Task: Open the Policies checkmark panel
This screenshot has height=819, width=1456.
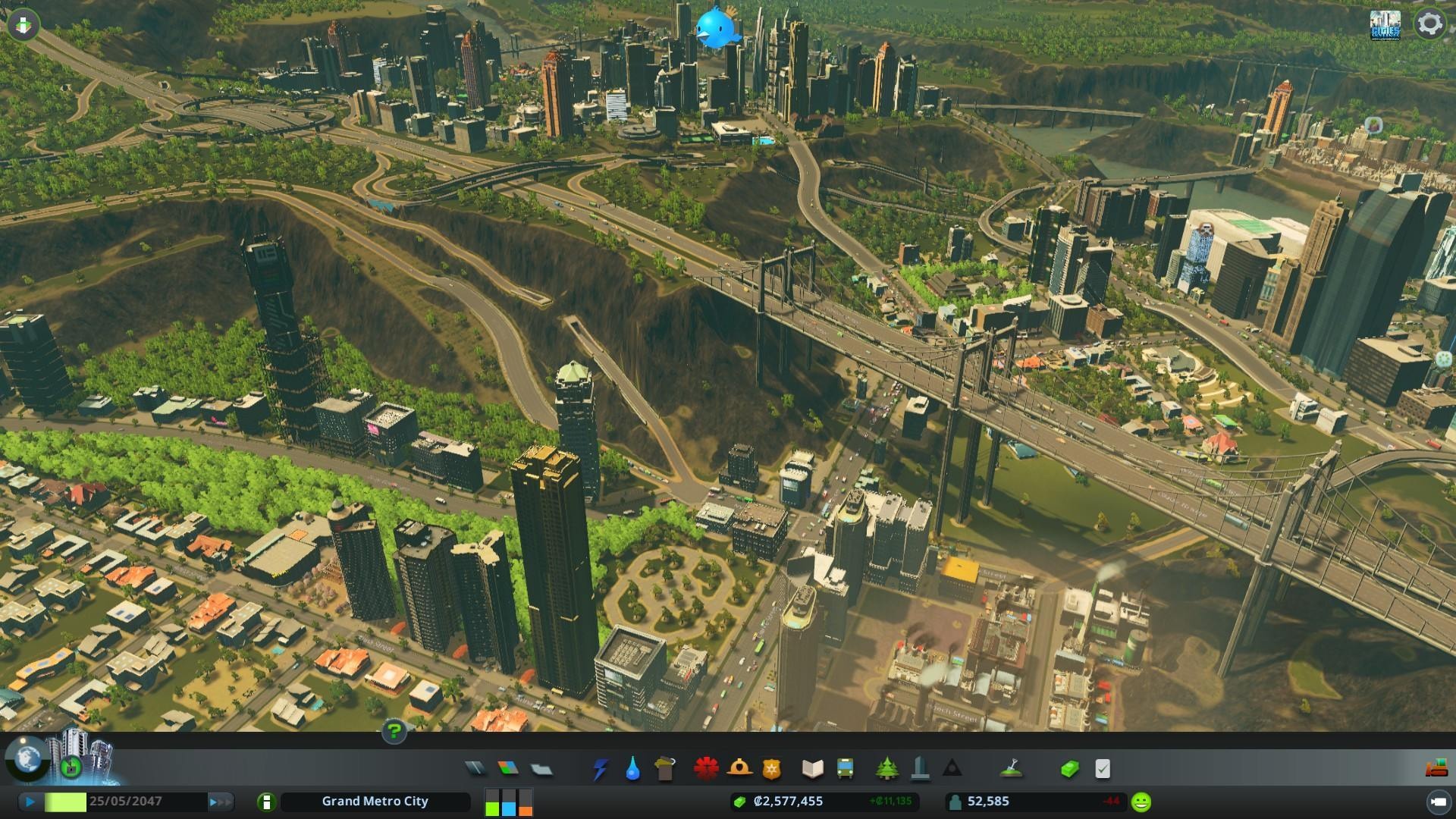Action: pos(1103,769)
